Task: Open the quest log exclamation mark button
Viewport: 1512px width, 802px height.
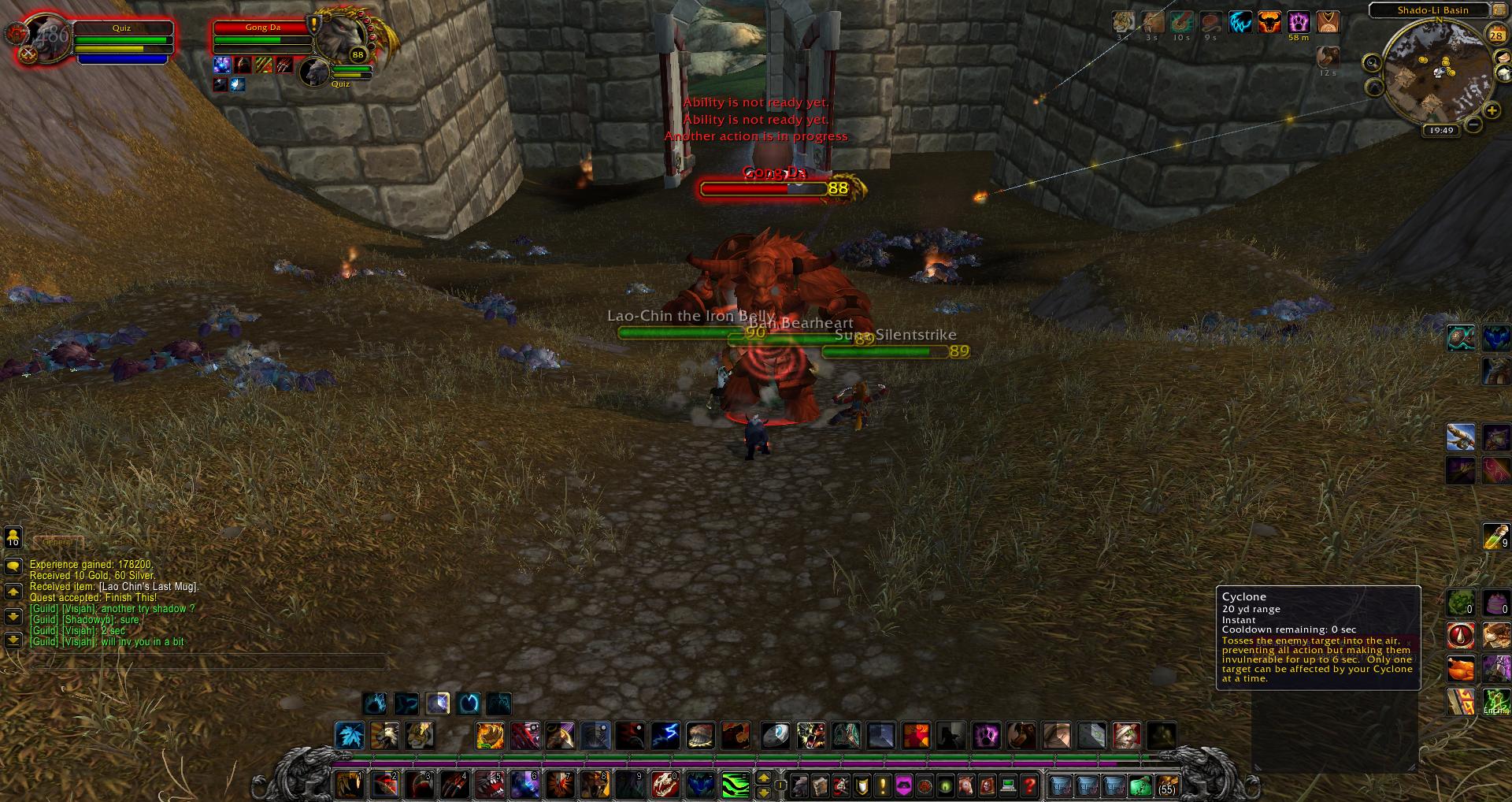Action: pos(883,785)
